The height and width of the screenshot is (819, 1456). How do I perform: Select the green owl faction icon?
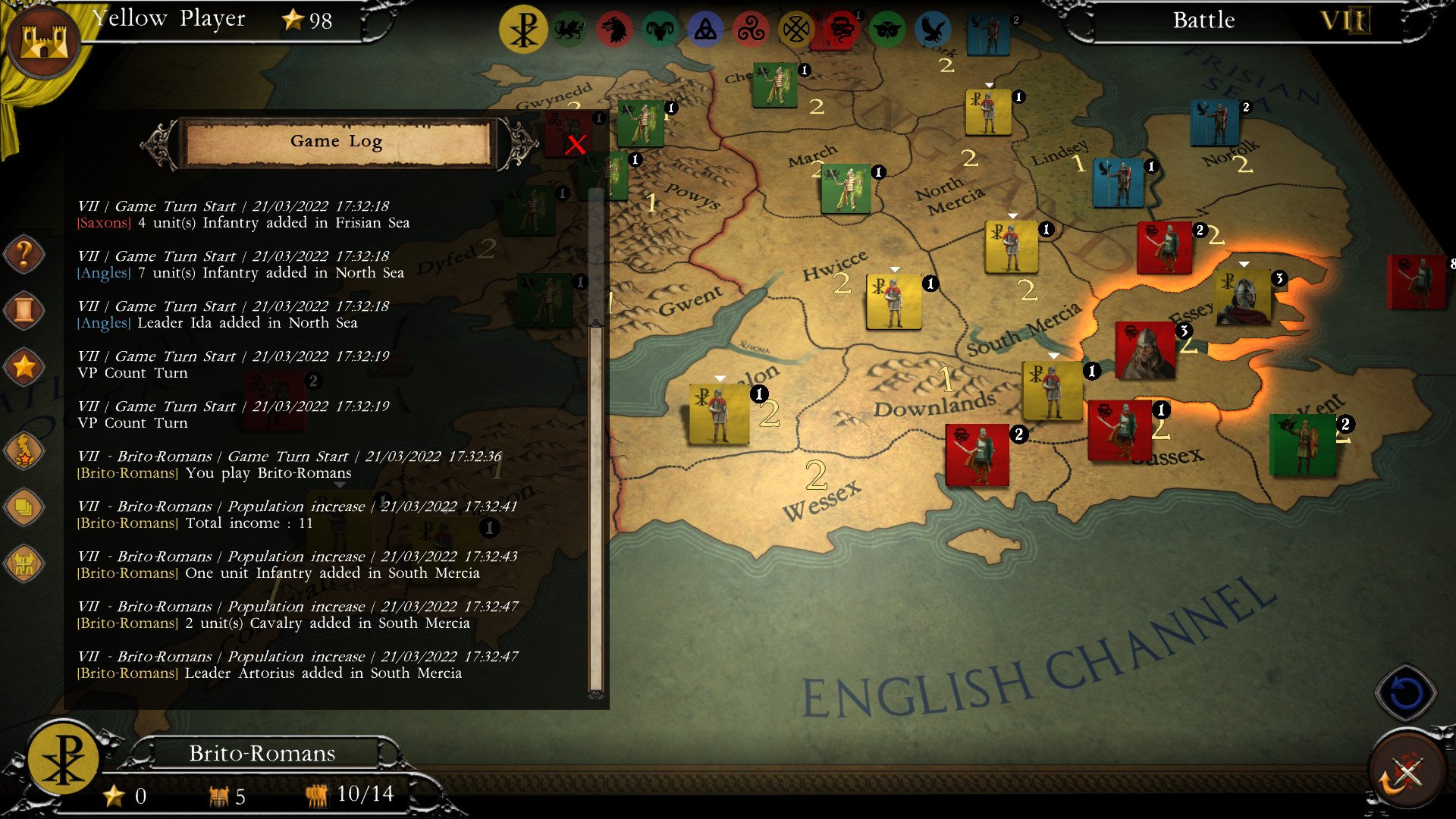[x=887, y=29]
